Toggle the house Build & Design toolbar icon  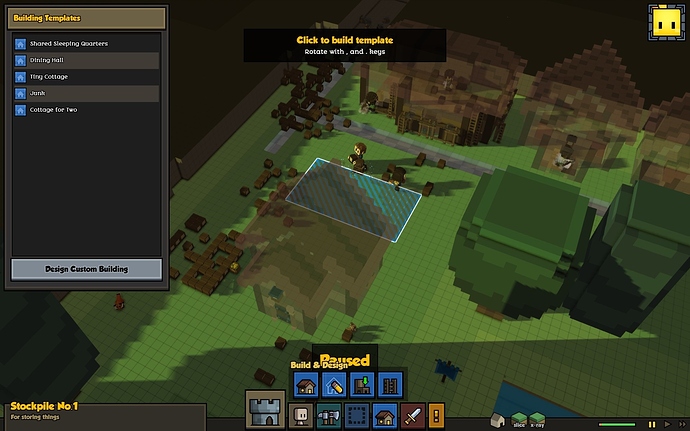383,416
